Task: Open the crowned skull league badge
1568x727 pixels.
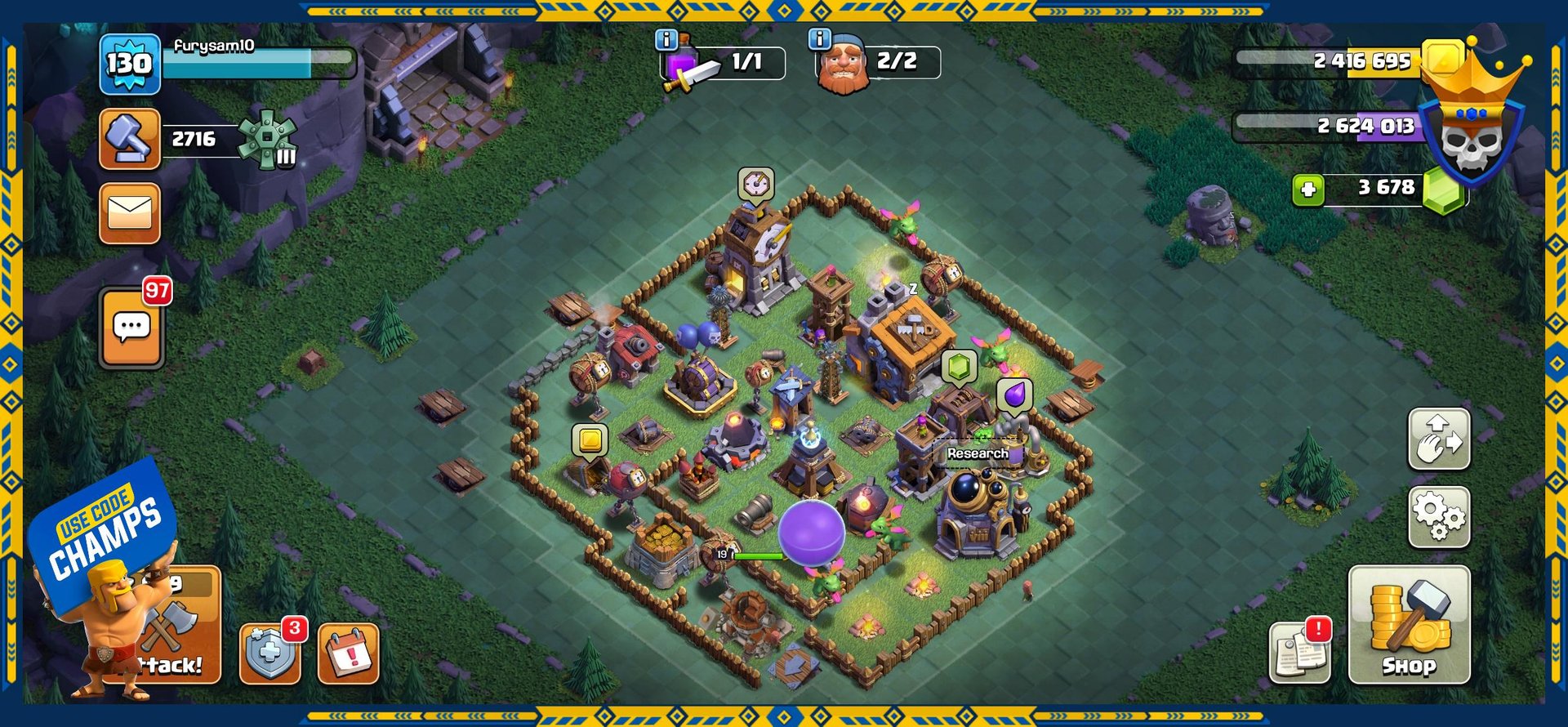Action: (1471, 131)
